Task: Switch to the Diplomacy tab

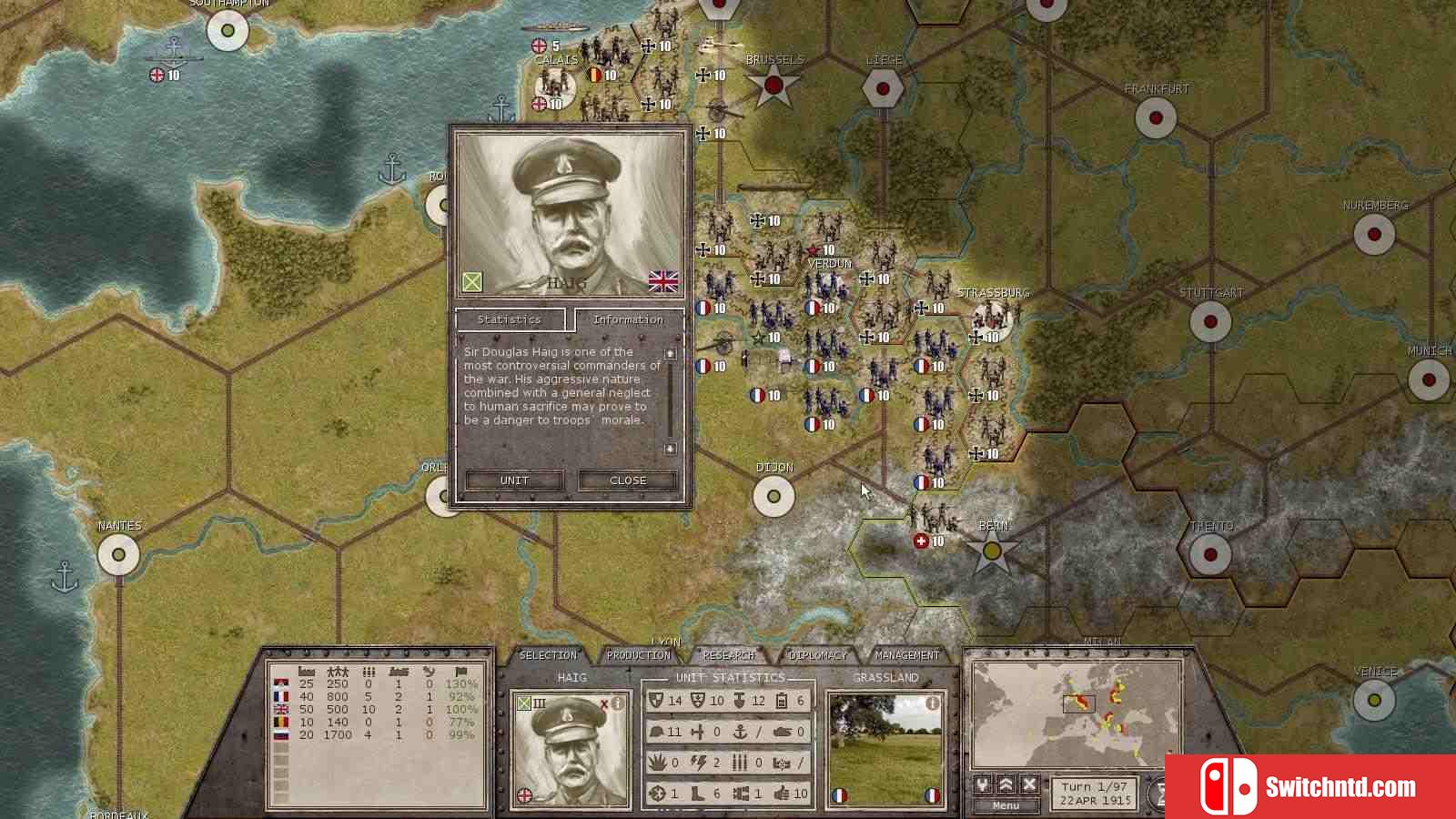Action: (x=818, y=655)
